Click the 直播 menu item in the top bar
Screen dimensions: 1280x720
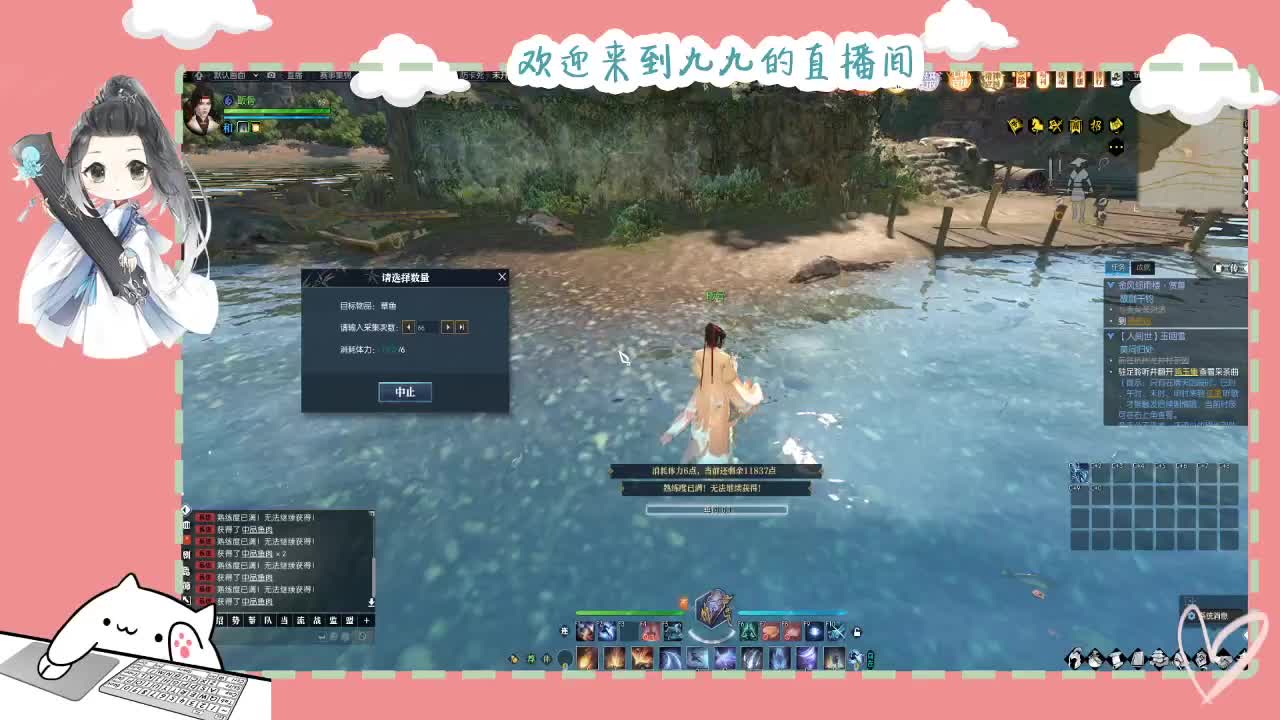[x=296, y=75]
